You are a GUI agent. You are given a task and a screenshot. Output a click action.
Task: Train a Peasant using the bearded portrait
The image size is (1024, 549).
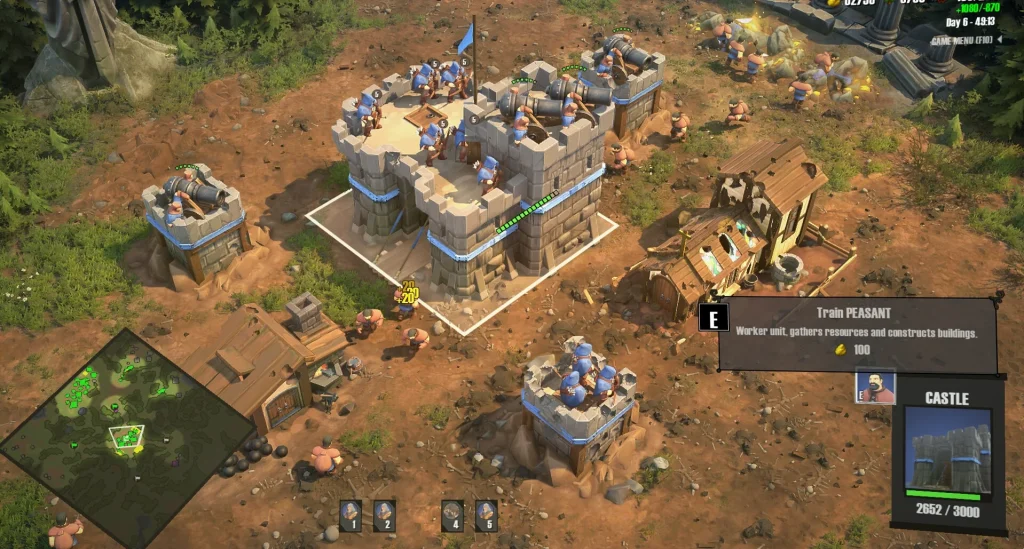click(x=875, y=387)
